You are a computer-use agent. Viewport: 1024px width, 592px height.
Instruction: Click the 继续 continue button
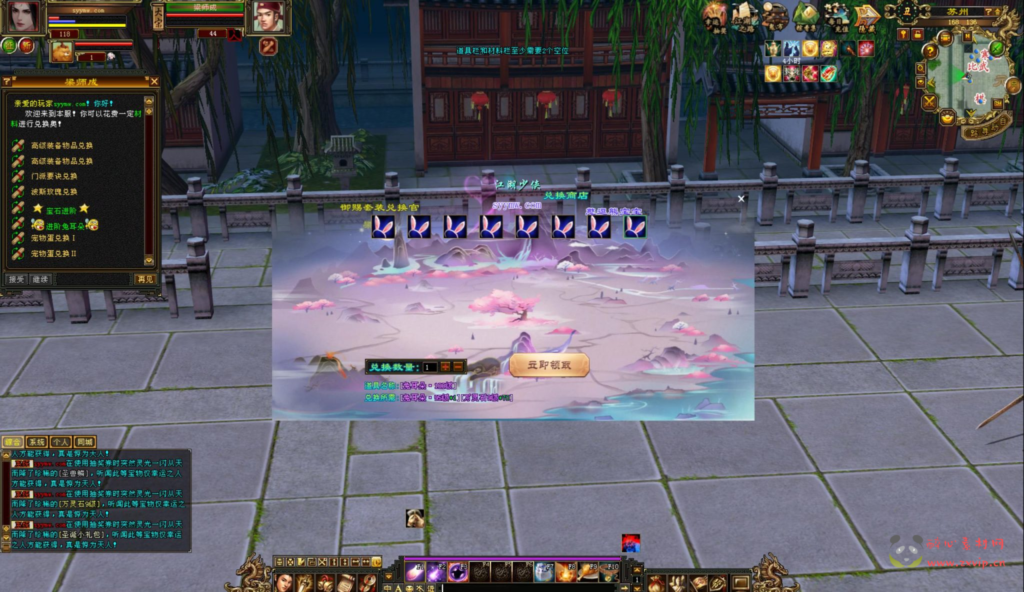coord(40,279)
